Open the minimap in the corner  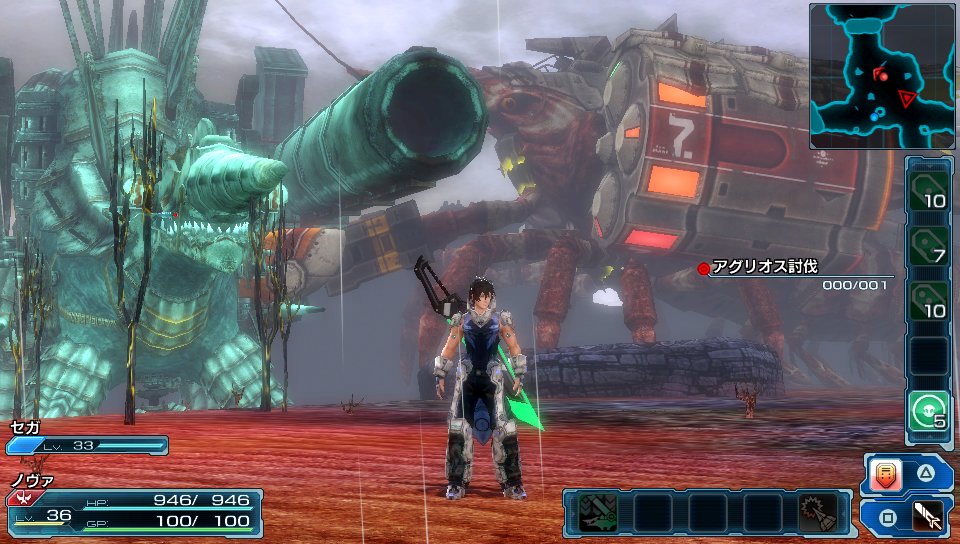pyautogui.click(x=881, y=76)
